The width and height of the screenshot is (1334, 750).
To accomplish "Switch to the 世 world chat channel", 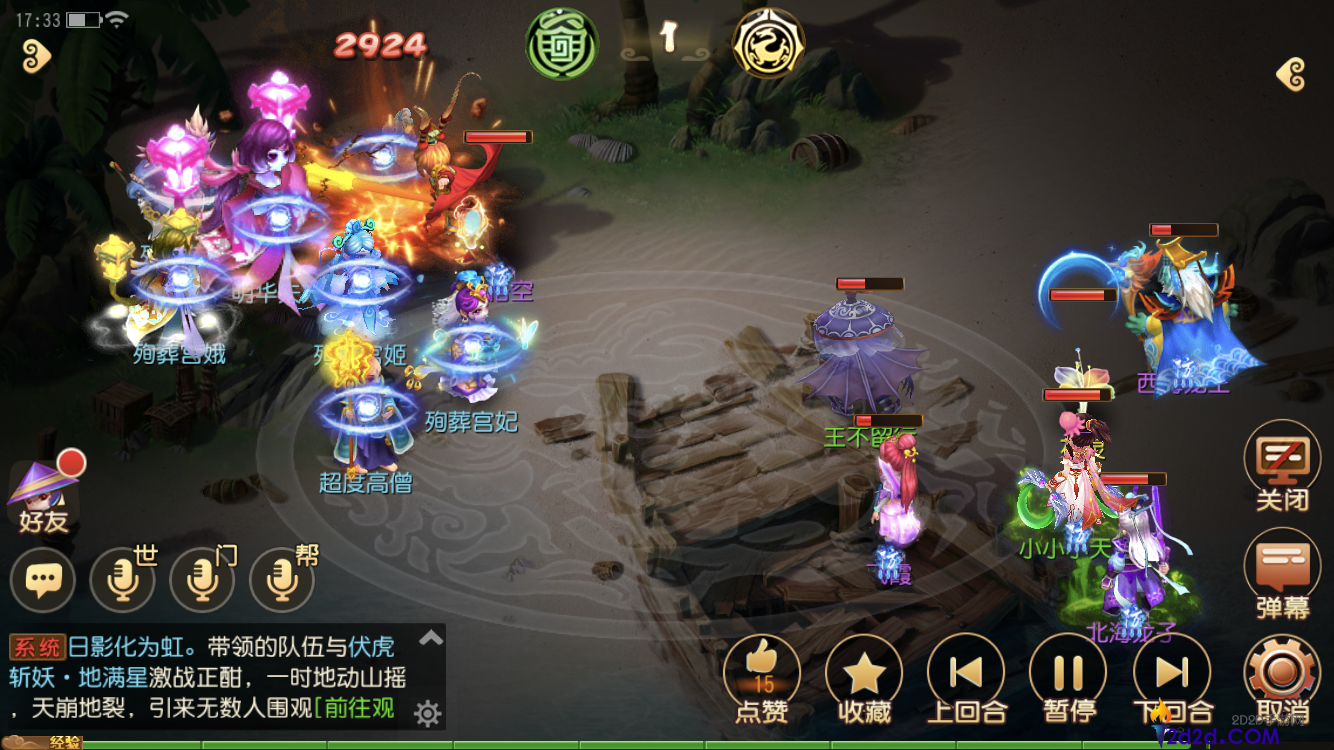I will click(x=122, y=580).
